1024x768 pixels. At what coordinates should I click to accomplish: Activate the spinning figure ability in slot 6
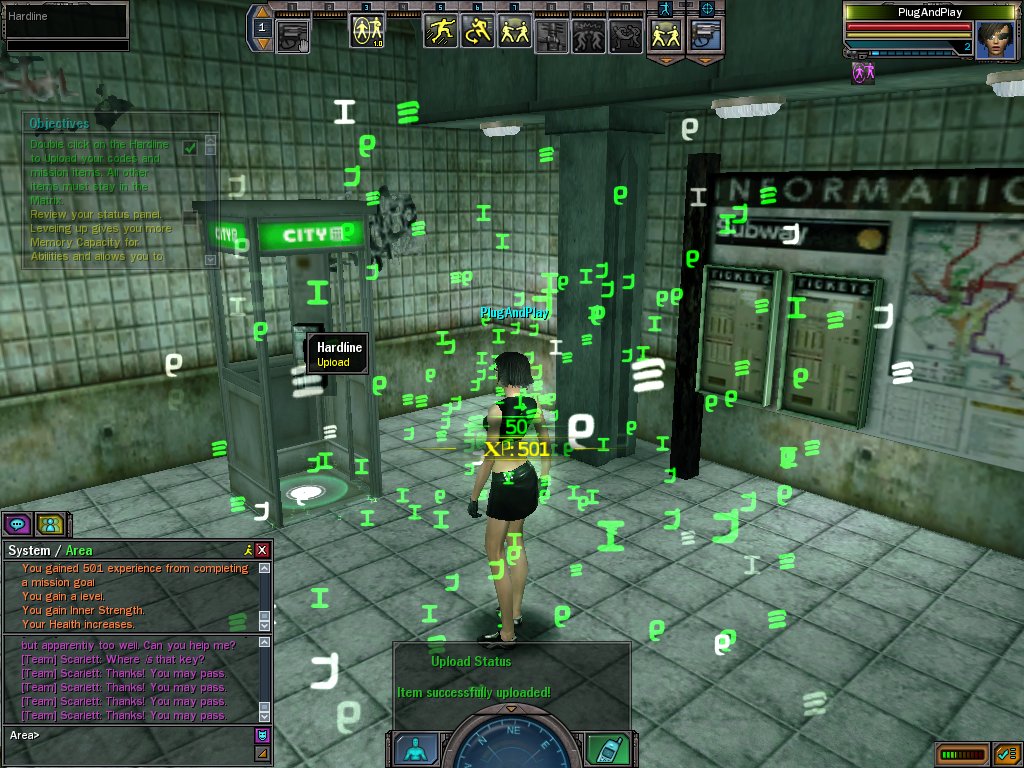click(x=478, y=32)
